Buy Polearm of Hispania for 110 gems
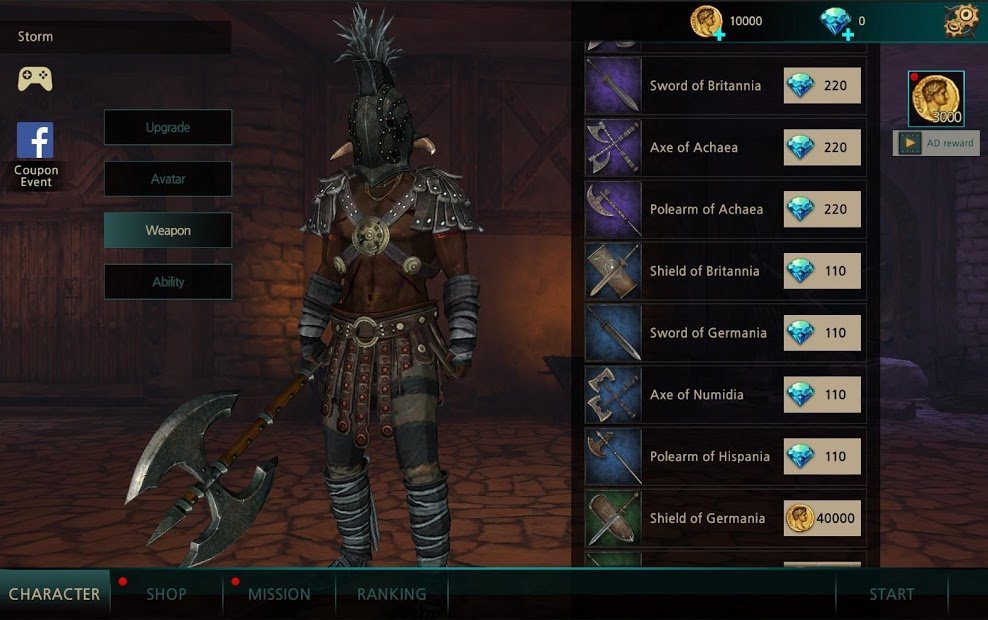Viewport: 988px width, 620px height. [x=822, y=457]
